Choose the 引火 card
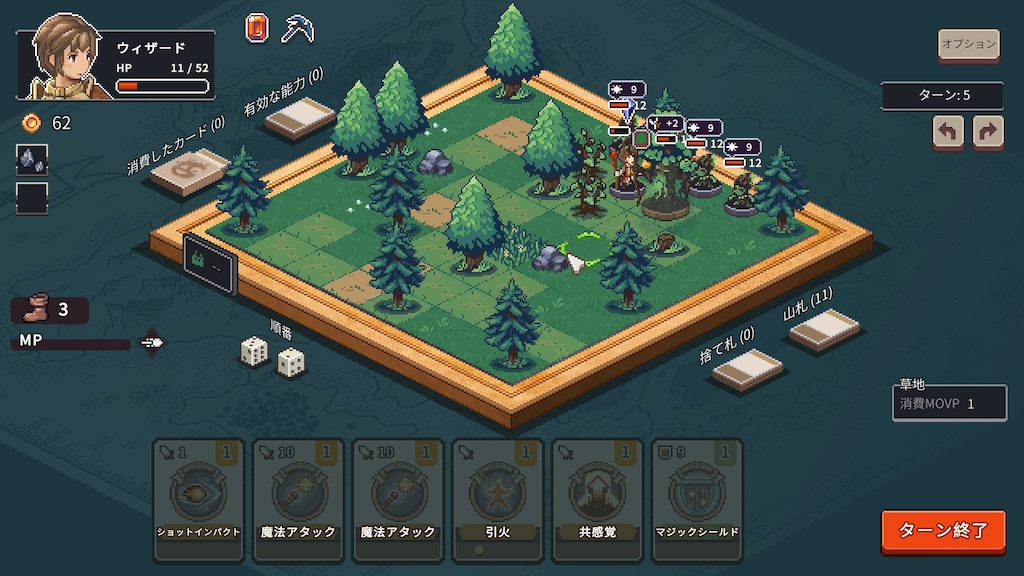Image resolution: width=1024 pixels, height=576 pixels. pos(498,497)
